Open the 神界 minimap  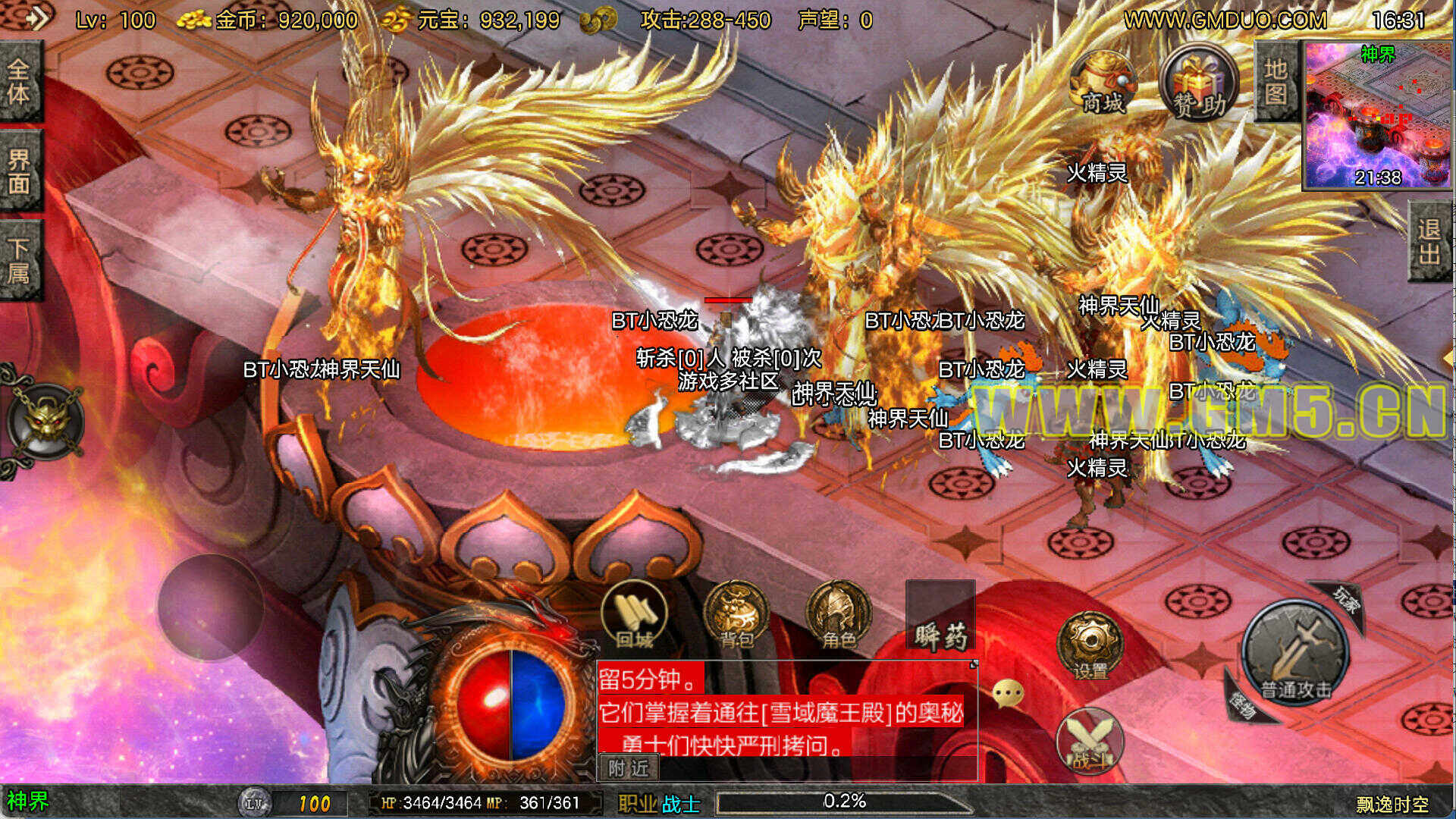pos(1376,114)
